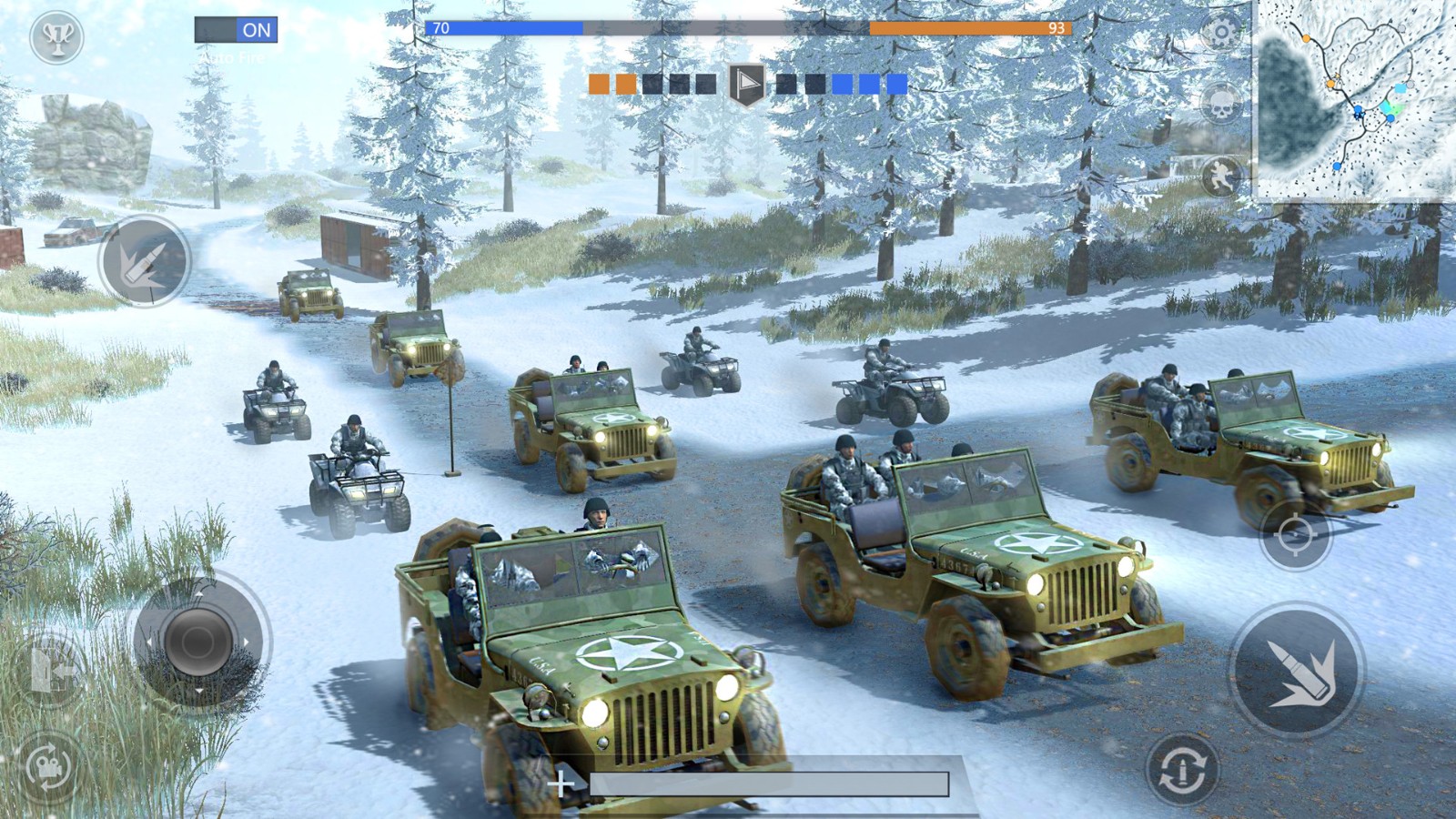Activate the crosshair aim button

tap(1295, 536)
